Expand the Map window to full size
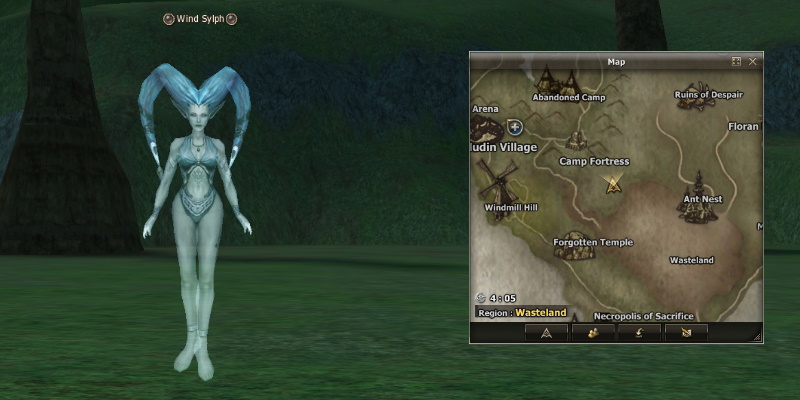This screenshot has width=800, height=400. click(737, 61)
